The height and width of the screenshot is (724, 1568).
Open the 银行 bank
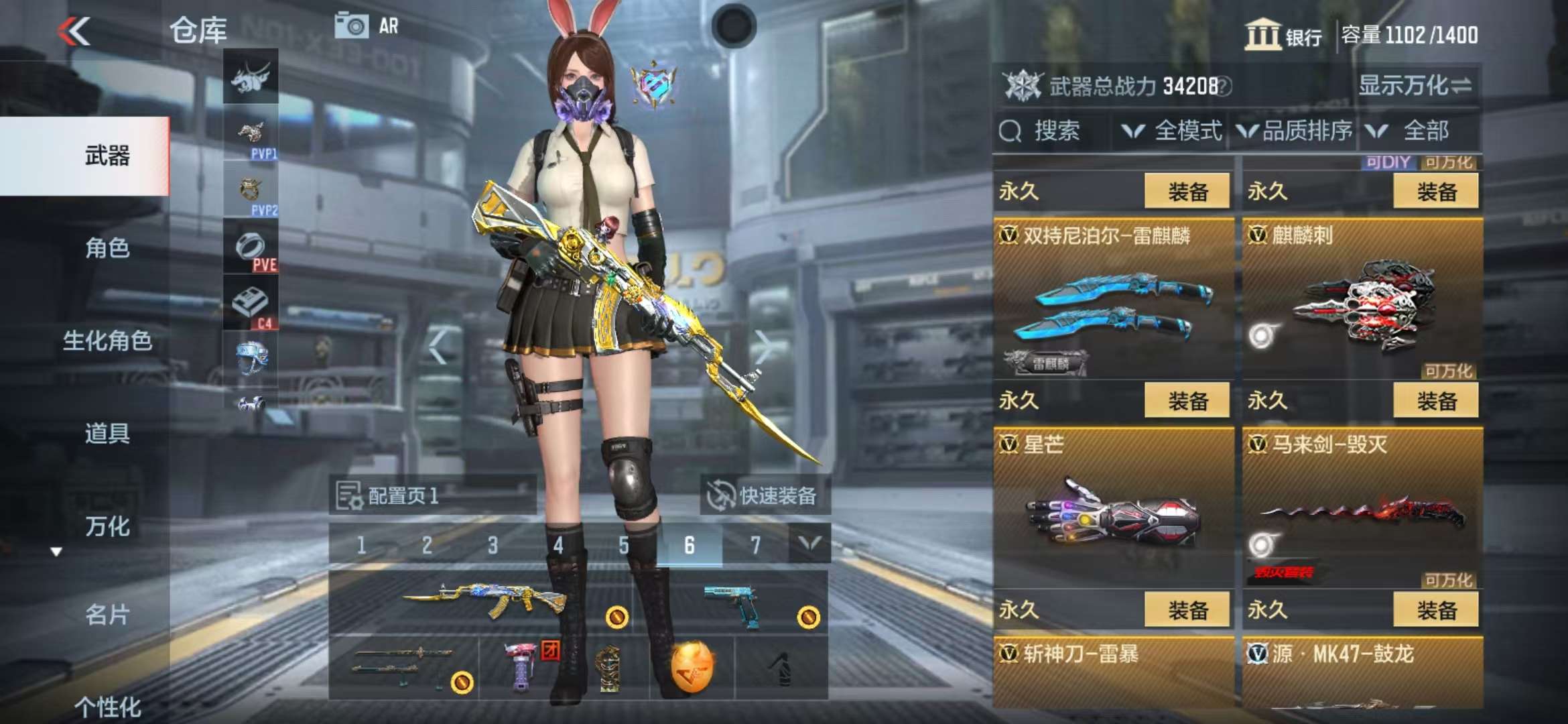pos(1283,35)
